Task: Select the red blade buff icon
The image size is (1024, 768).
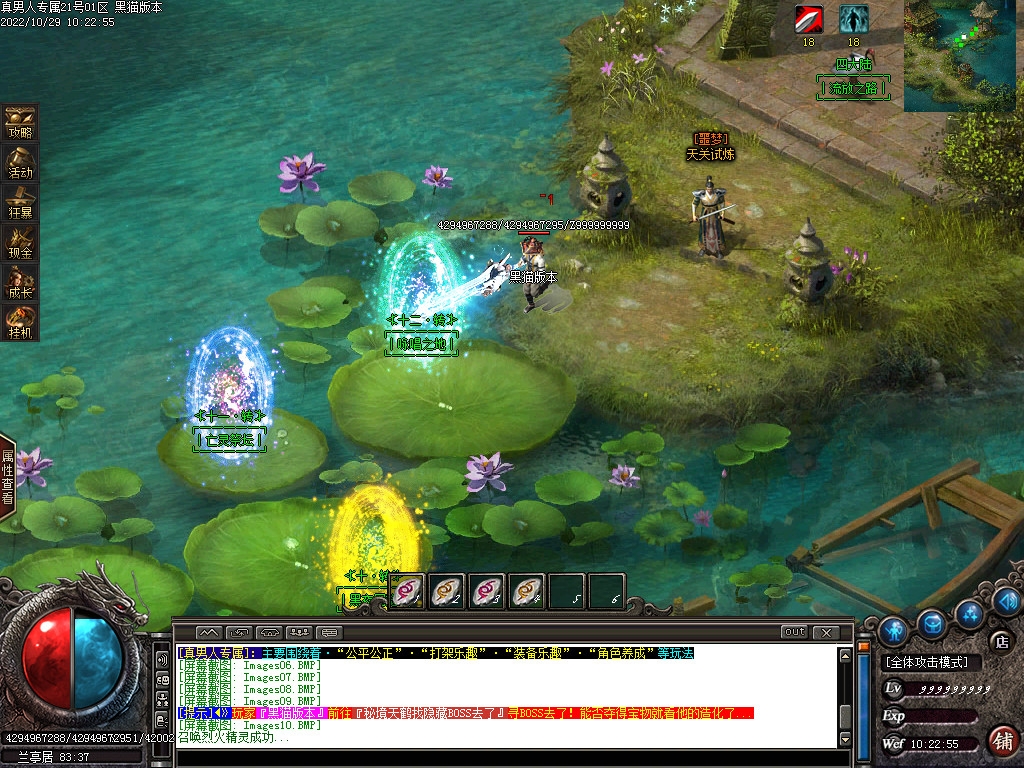Action: [808, 19]
